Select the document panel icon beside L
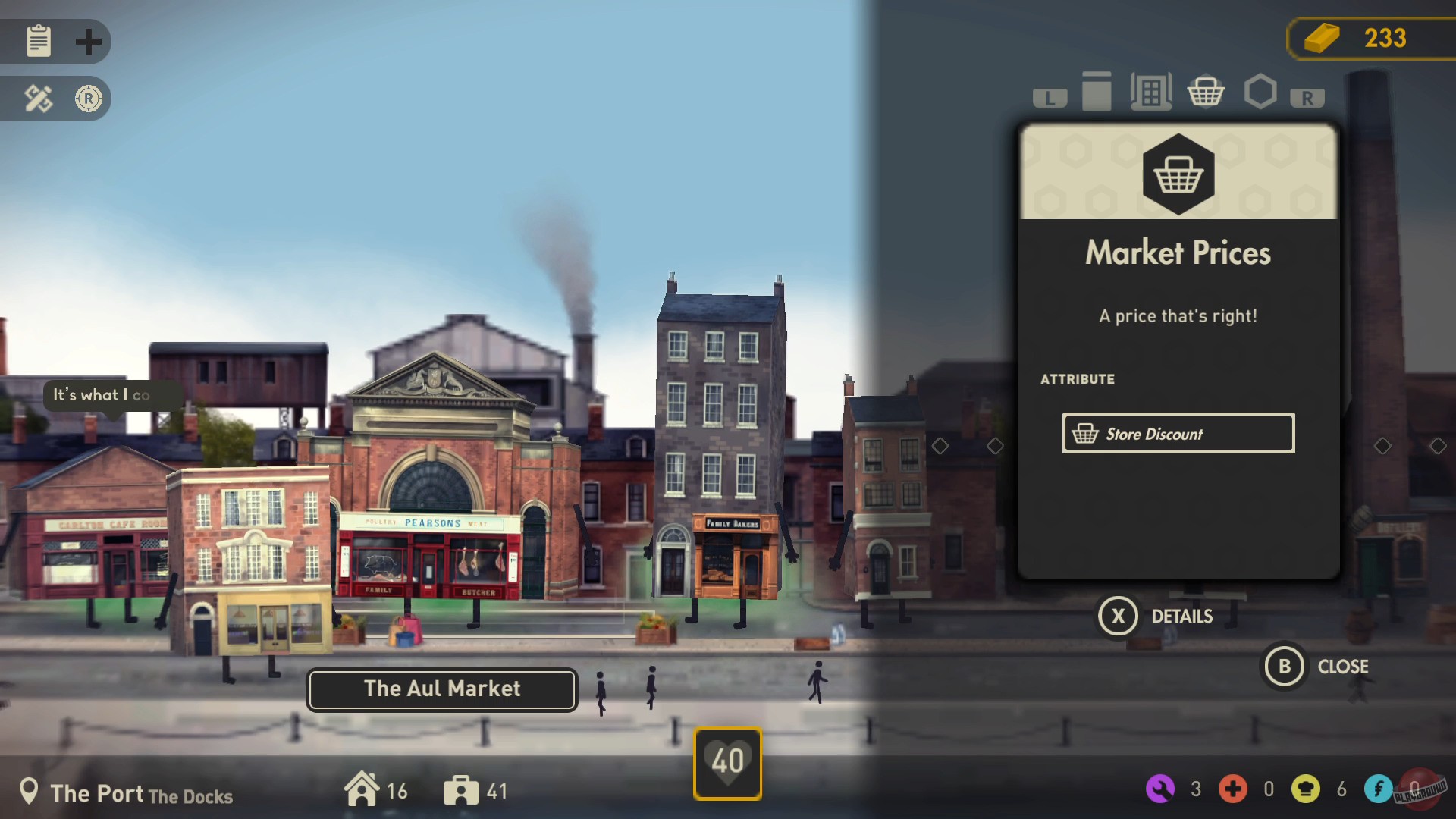The image size is (1456, 819). (1097, 92)
